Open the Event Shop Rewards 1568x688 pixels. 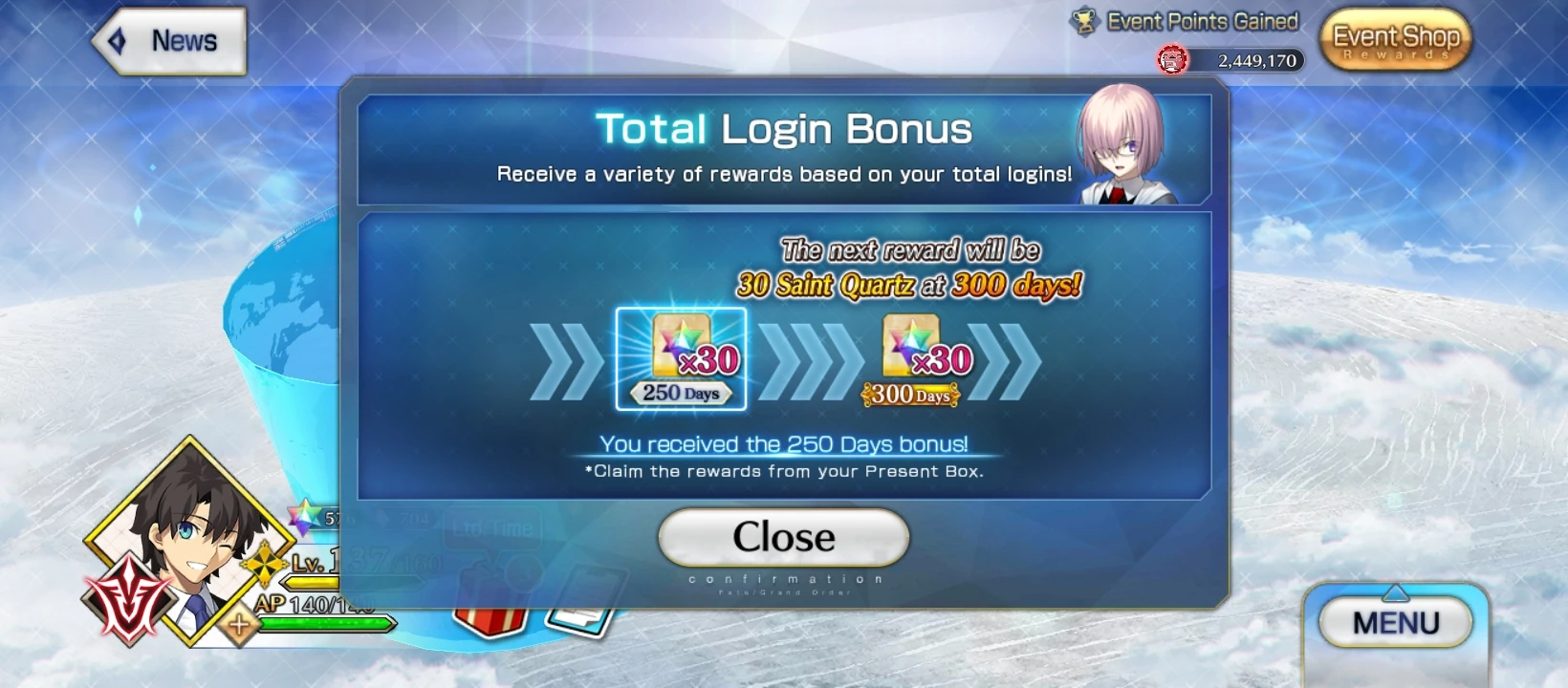1395,40
